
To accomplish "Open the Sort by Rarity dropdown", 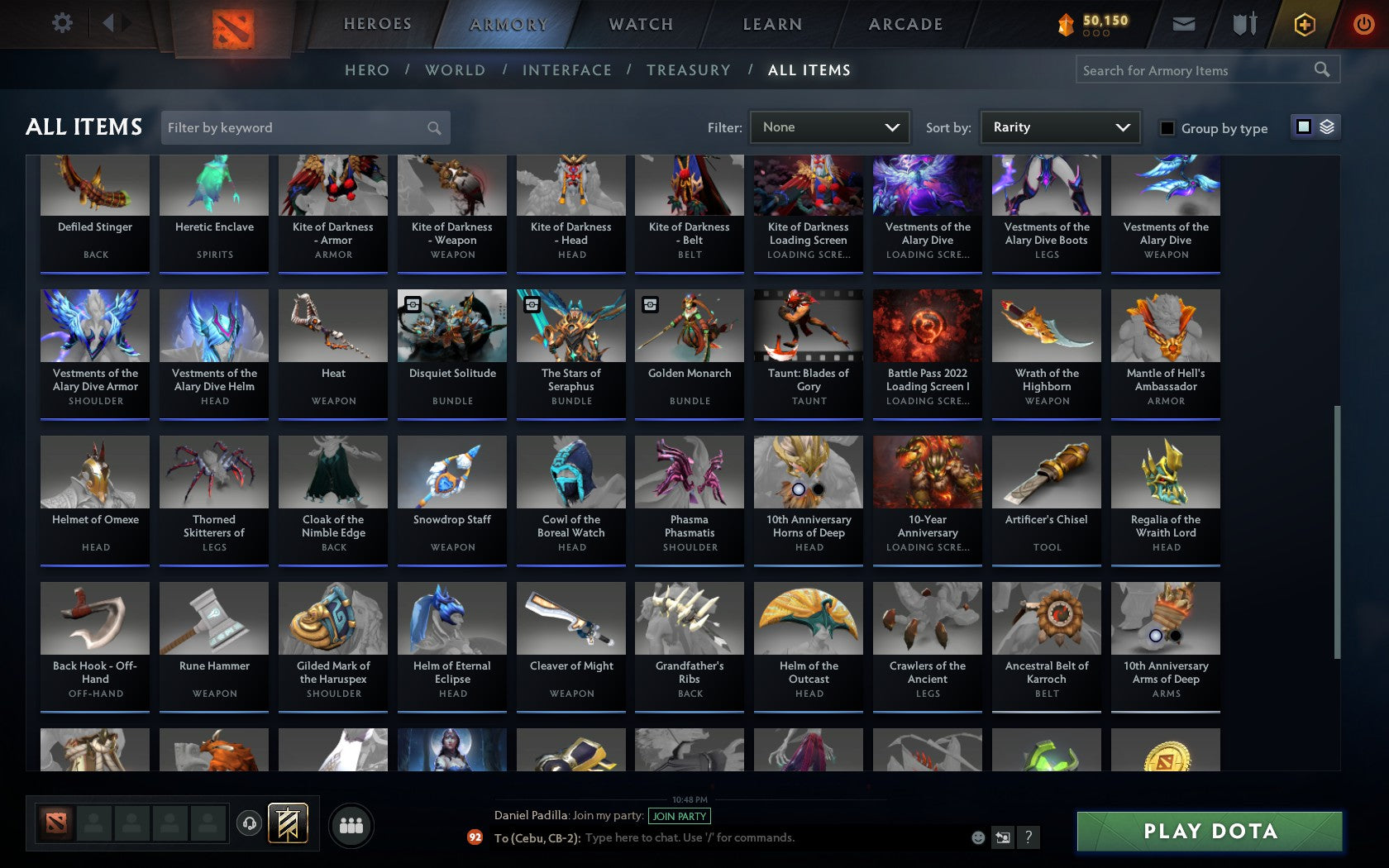I will pos(1059,127).
